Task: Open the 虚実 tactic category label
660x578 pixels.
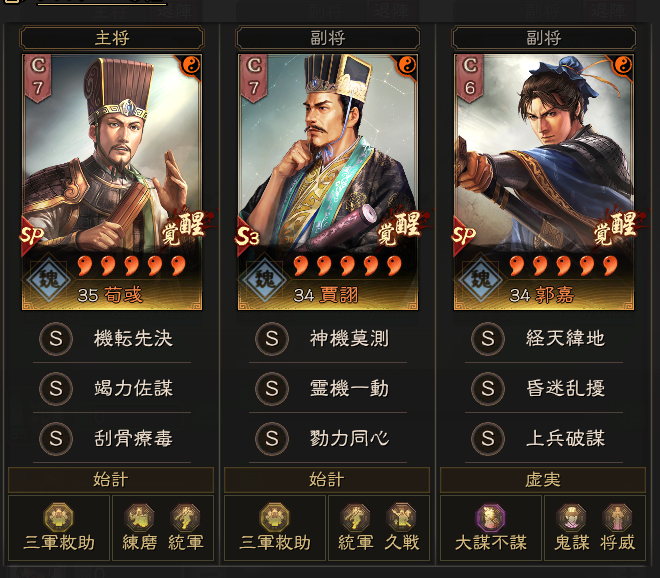Action: point(545,481)
